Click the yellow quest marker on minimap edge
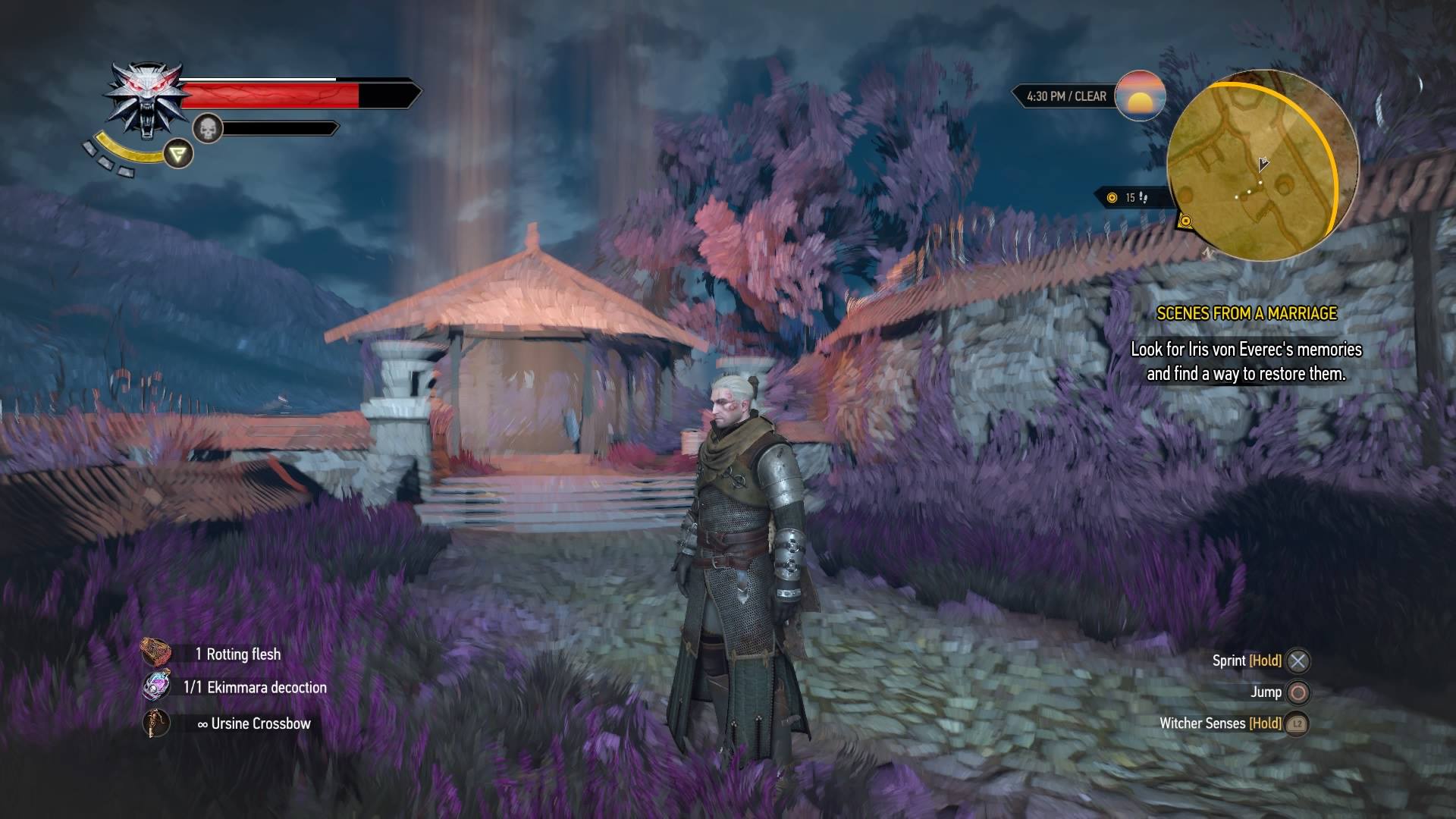The image size is (1456, 819). pos(1186,221)
